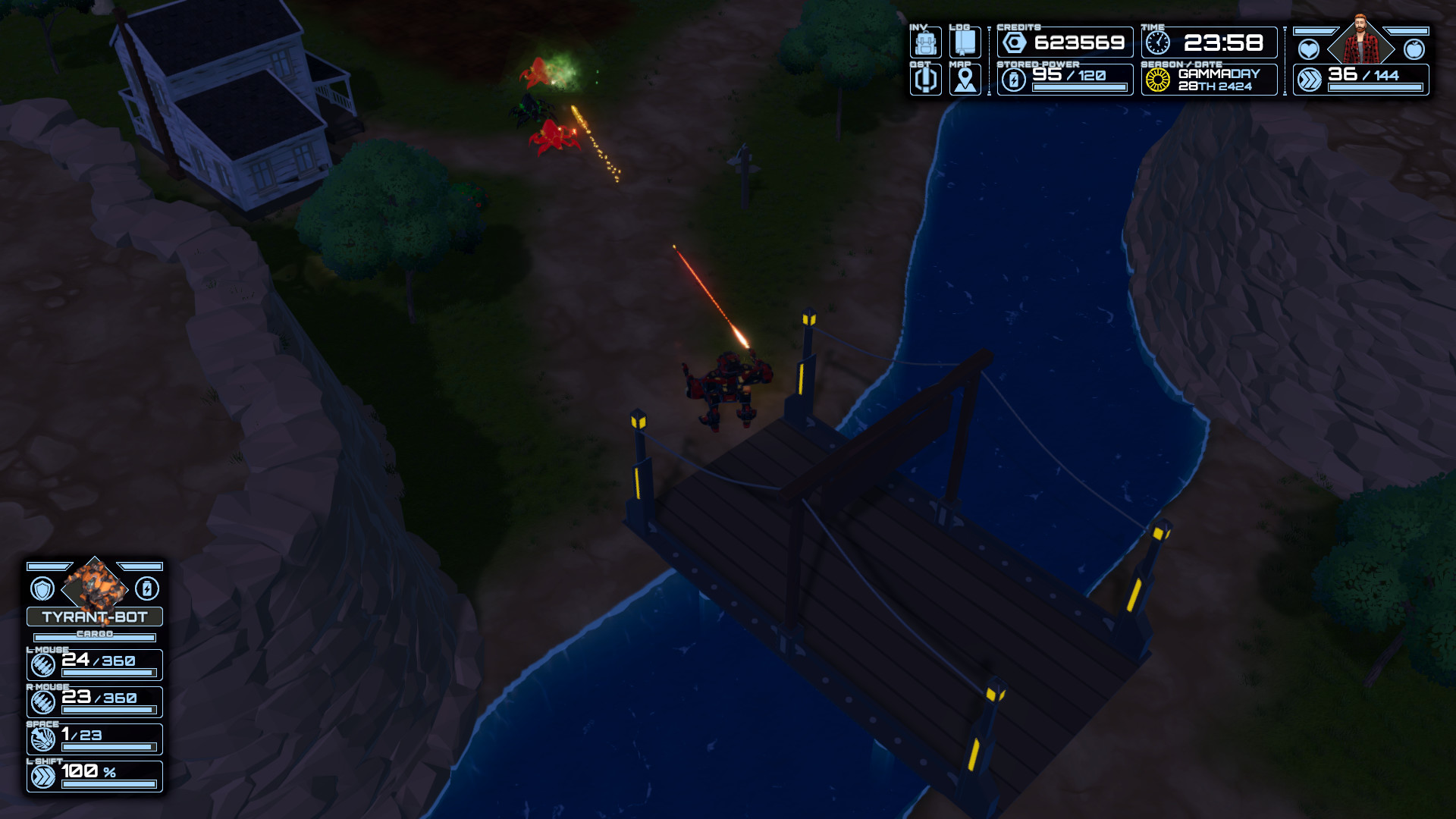The height and width of the screenshot is (819, 1456).
Task: Open the log book icon
Action: [965, 42]
